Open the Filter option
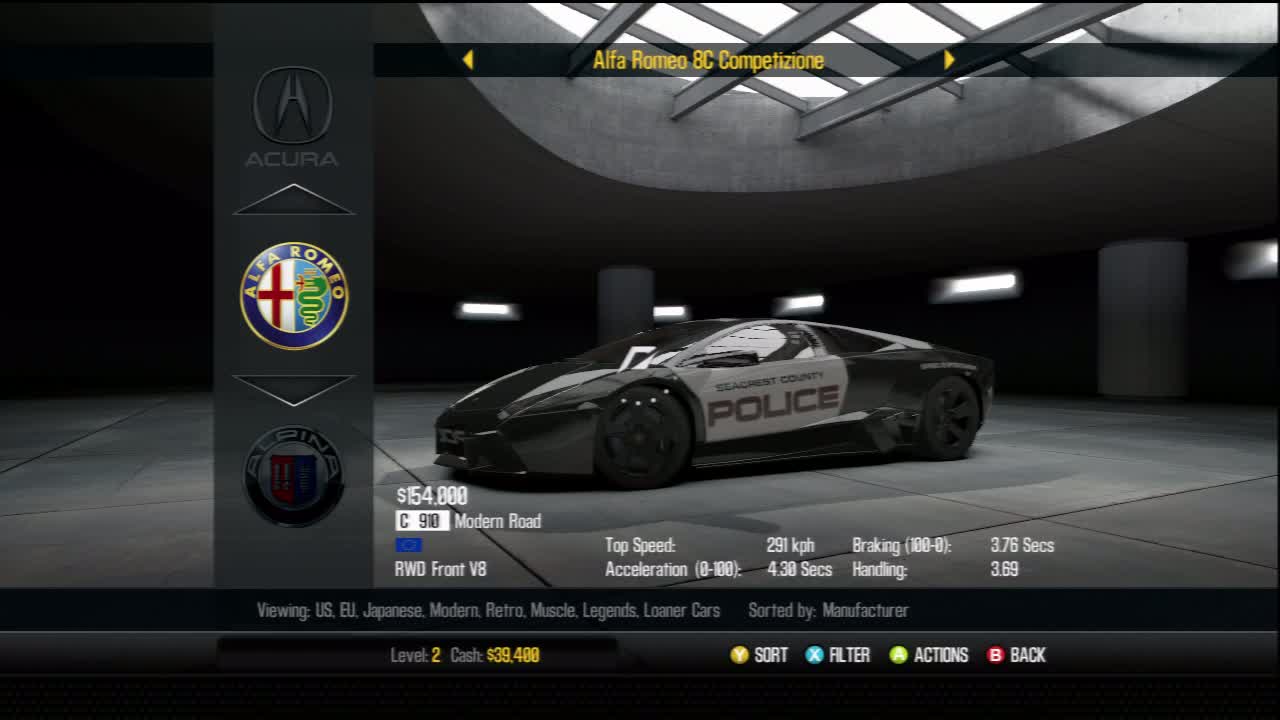The height and width of the screenshot is (720, 1280). (838, 655)
